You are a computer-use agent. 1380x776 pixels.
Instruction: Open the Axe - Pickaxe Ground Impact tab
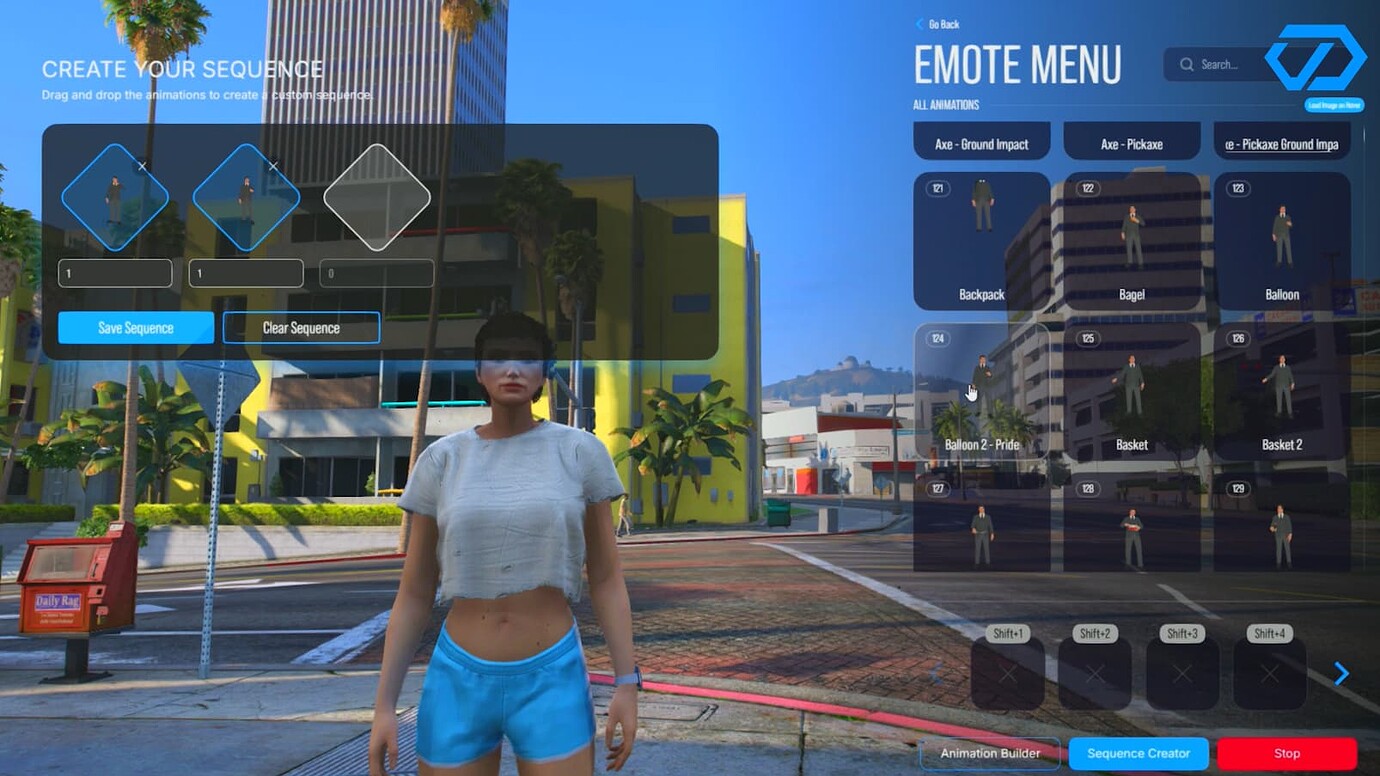tap(1282, 142)
